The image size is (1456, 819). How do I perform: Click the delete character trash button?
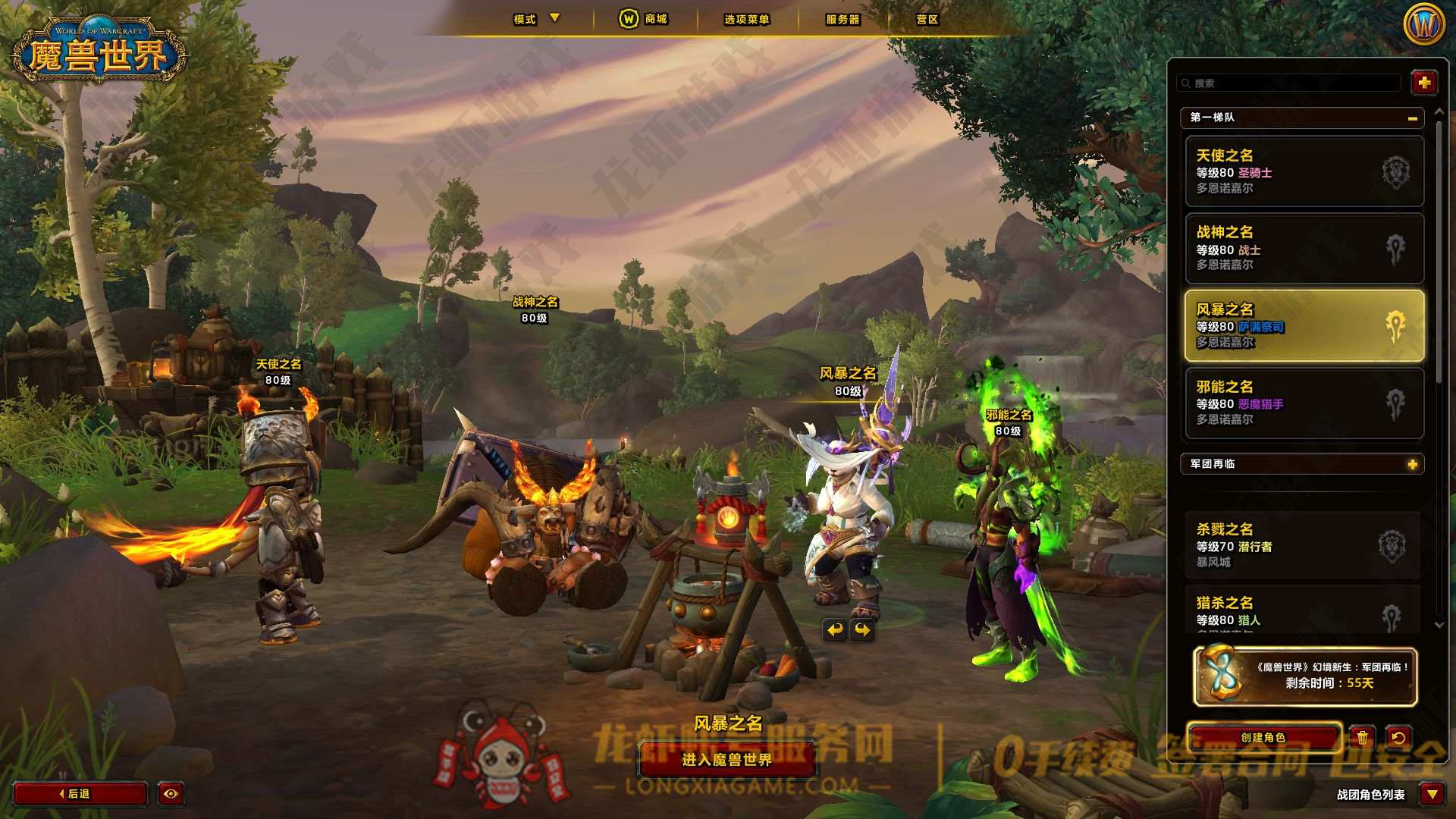pos(1363,737)
